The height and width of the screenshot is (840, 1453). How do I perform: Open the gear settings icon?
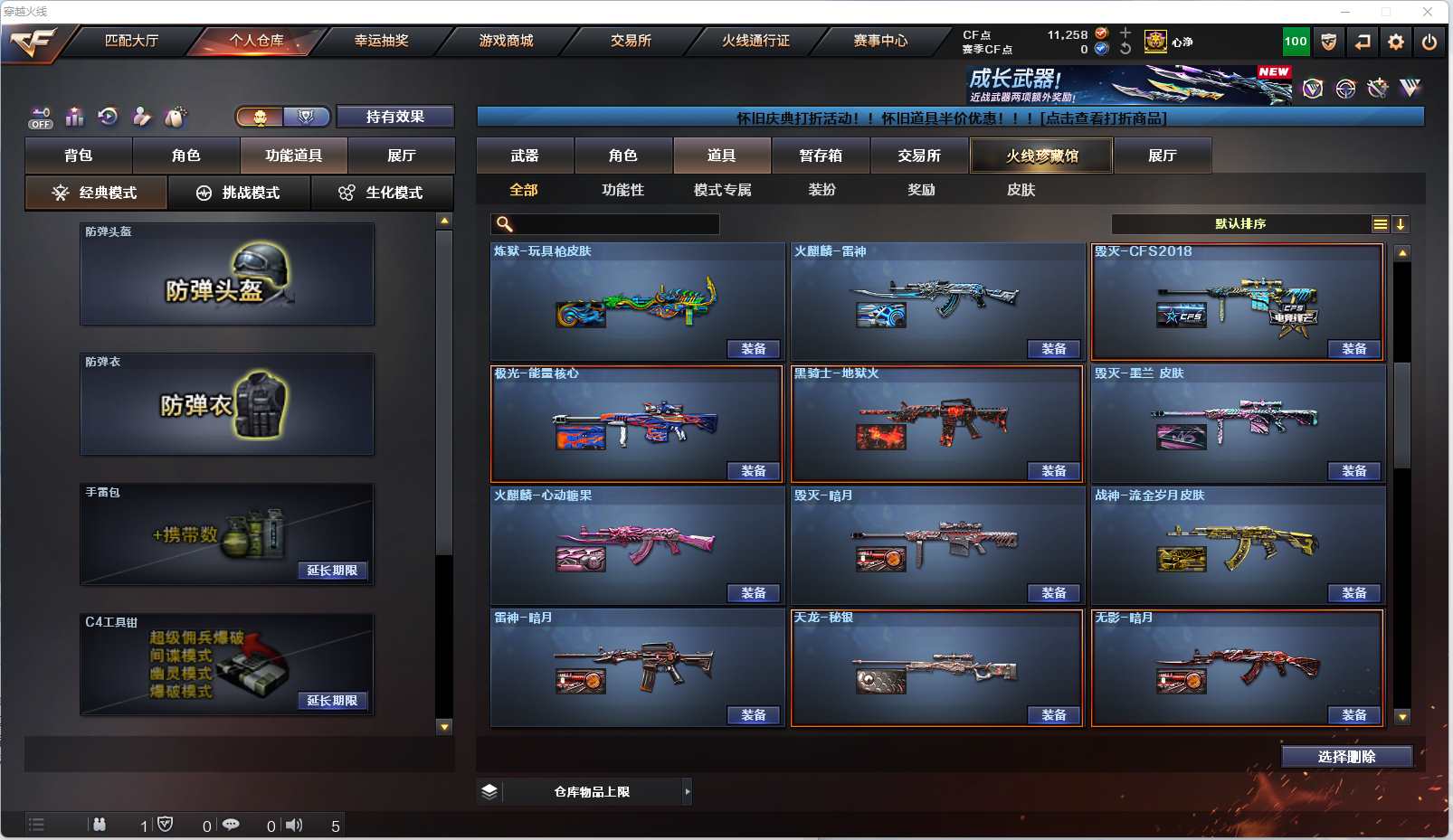click(1396, 42)
